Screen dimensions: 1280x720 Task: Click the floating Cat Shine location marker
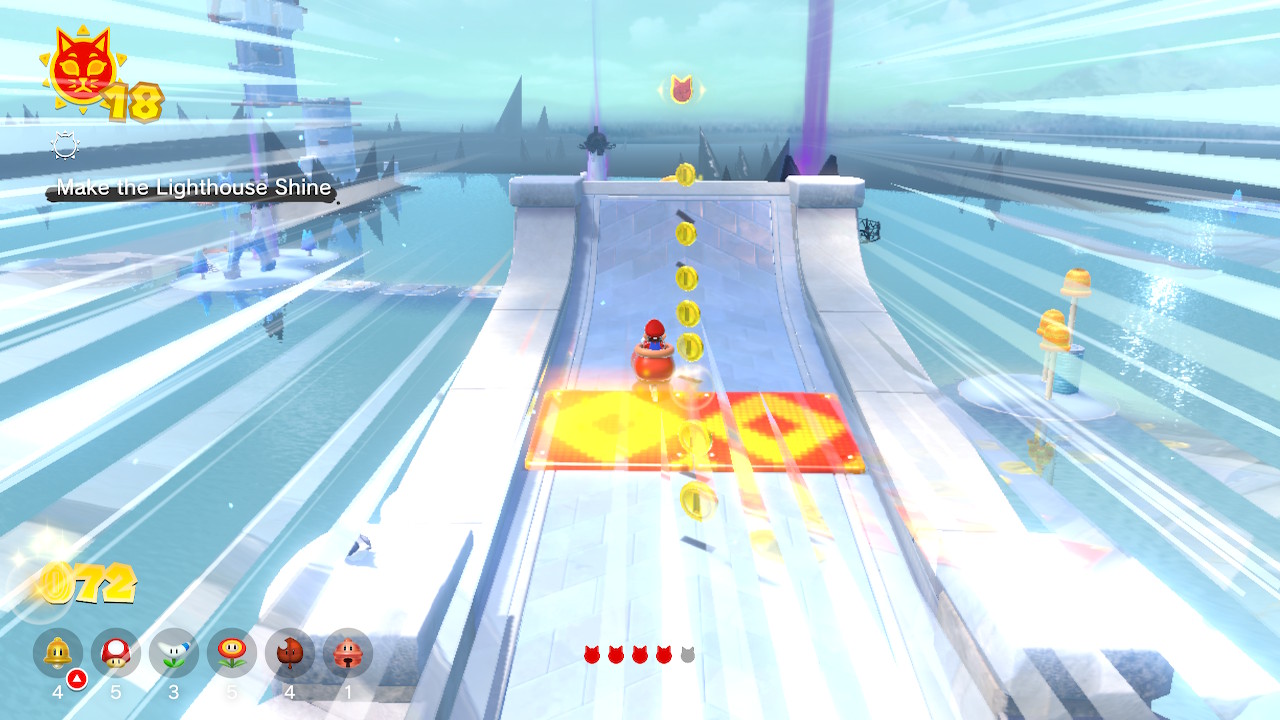(x=682, y=90)
